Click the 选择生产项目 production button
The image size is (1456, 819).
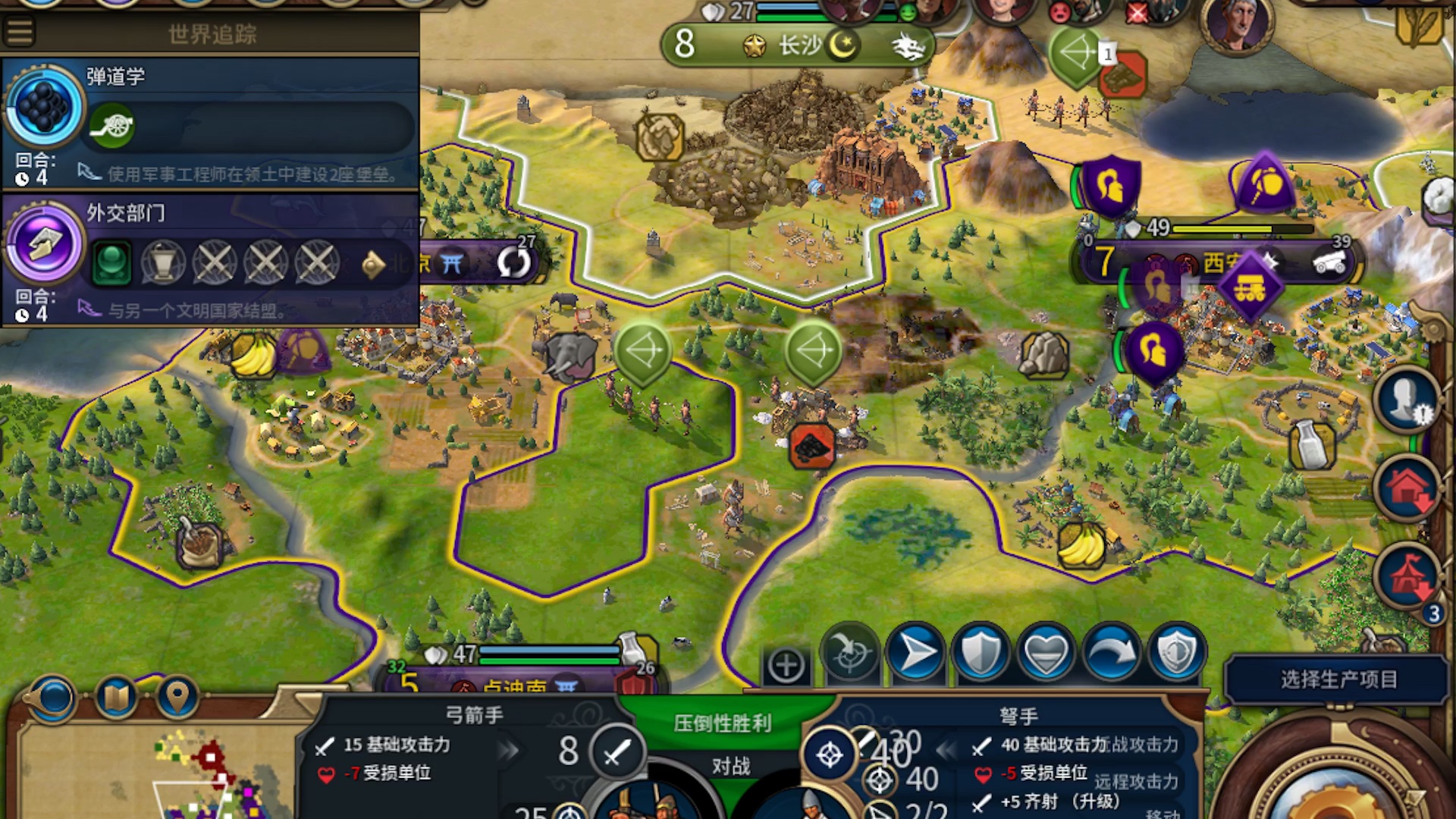[1338, 680]
